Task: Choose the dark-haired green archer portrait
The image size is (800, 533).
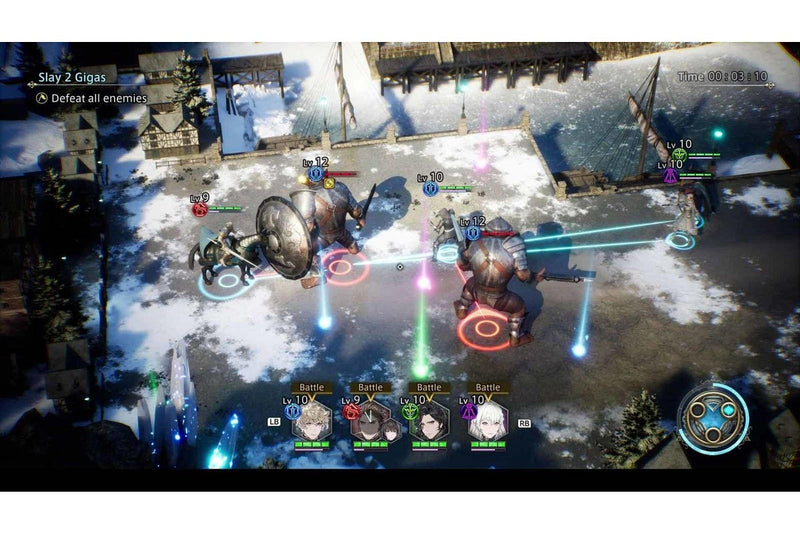Action: click(x=429, y=421)
